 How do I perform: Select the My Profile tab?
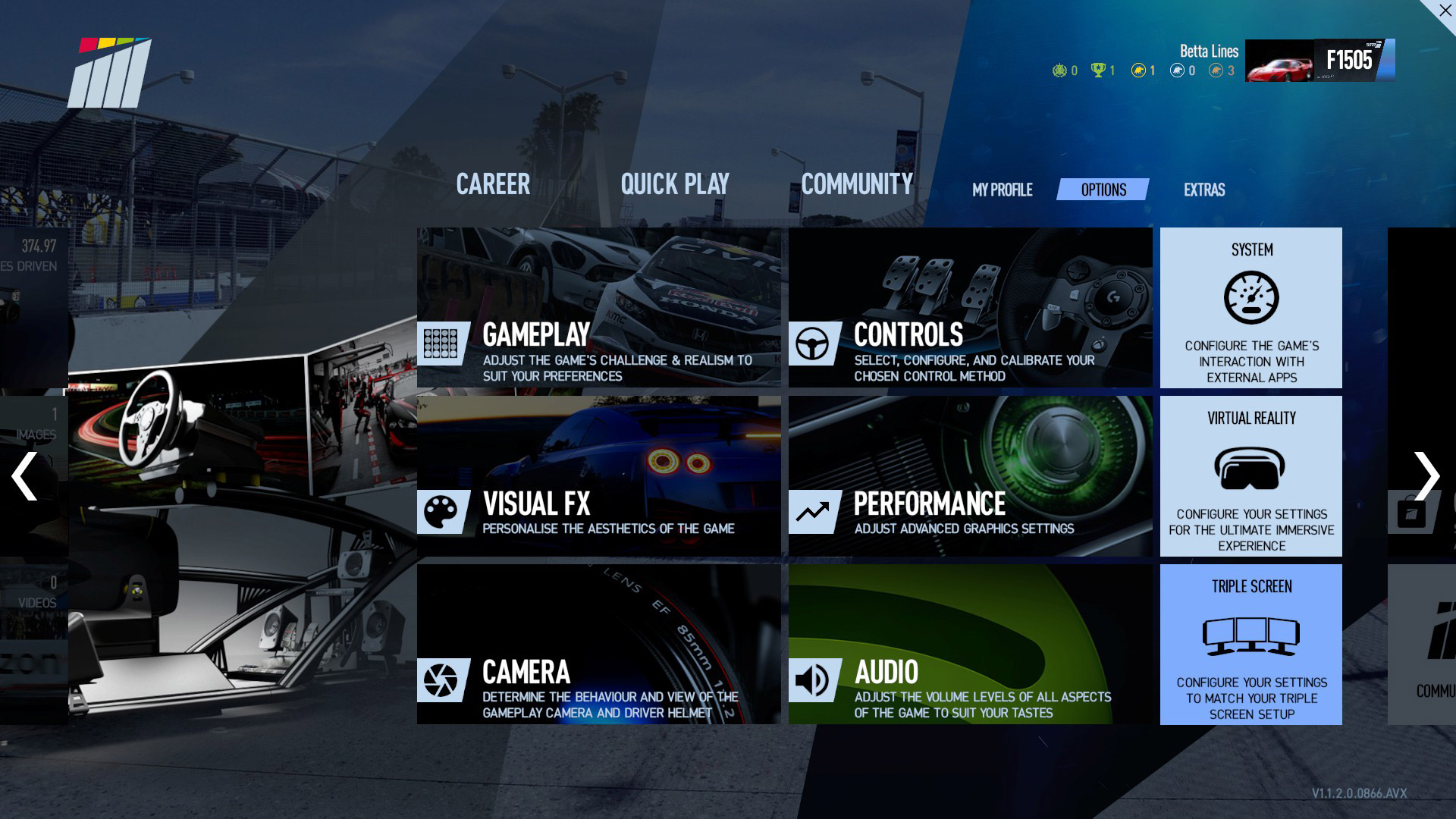tap(1002, 190)
